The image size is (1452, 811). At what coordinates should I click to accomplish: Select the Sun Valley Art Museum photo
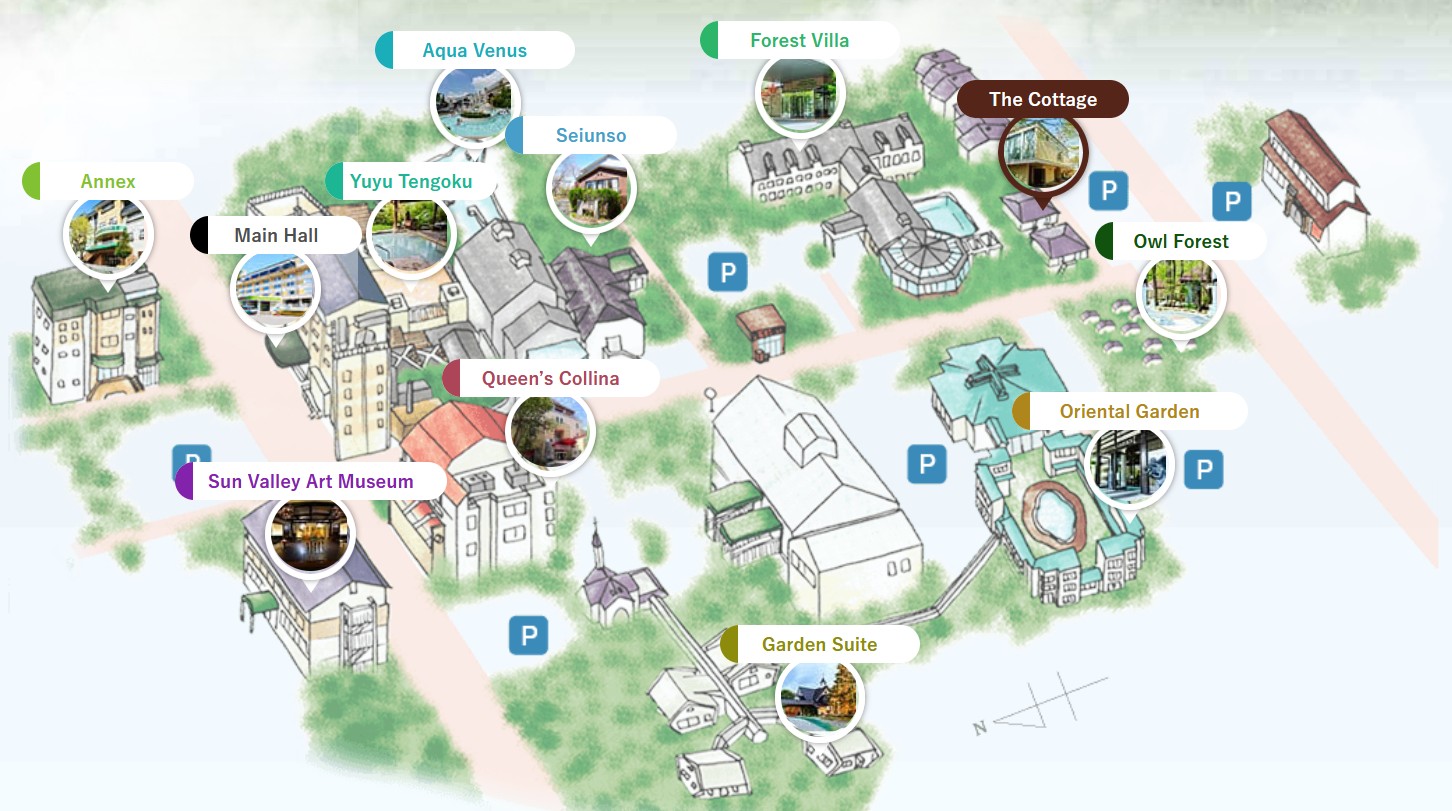point(310,535)
